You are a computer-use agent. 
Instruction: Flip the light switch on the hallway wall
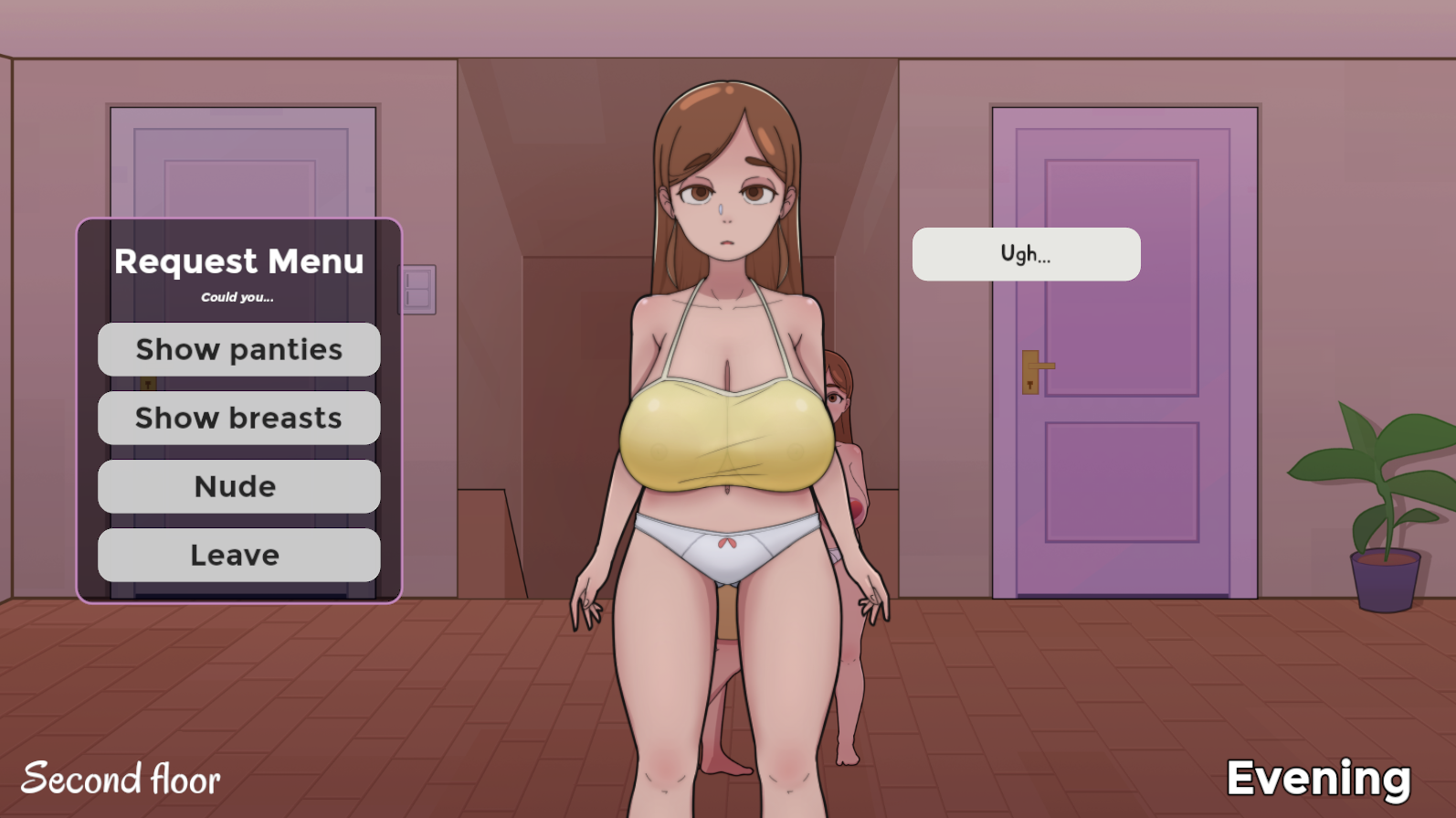pyautogui.click(x=418, y=289)
